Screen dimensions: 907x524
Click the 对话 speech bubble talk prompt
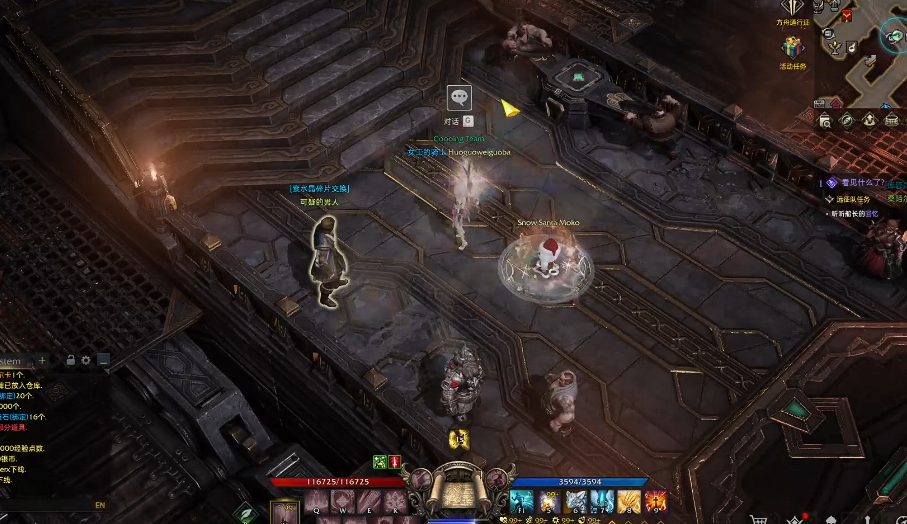(x=459, y=98)
